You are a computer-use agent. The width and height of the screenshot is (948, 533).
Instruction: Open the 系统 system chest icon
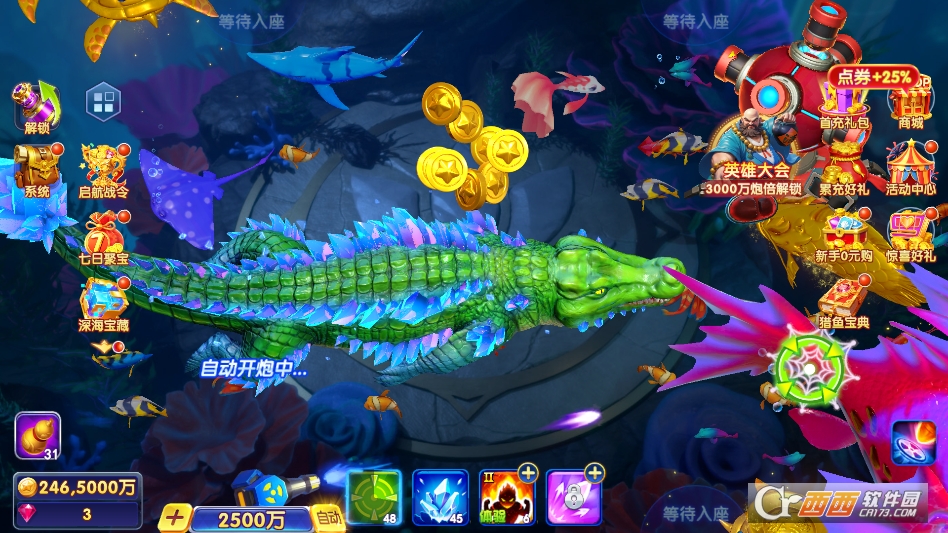tap(37, 167)
